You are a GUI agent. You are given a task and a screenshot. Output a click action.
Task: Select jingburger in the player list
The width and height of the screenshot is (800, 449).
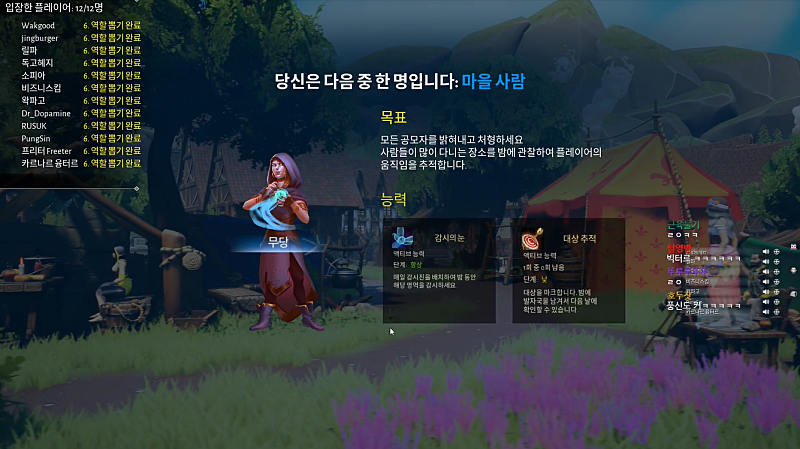point(41,37)
